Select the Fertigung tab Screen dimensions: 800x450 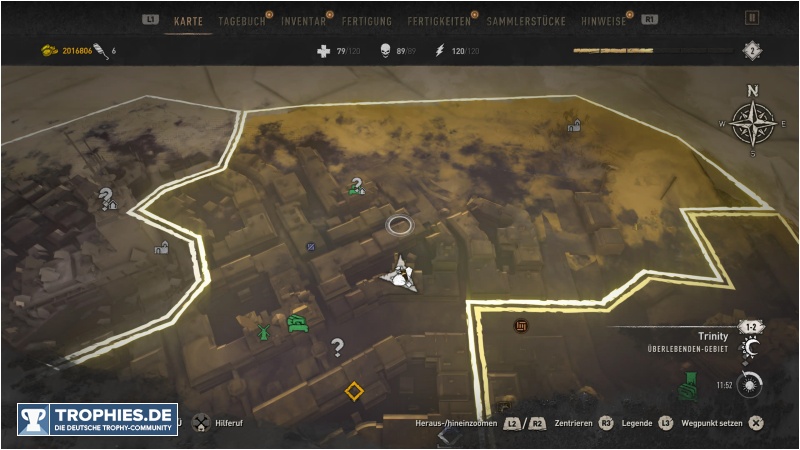(x=366, y=21)
